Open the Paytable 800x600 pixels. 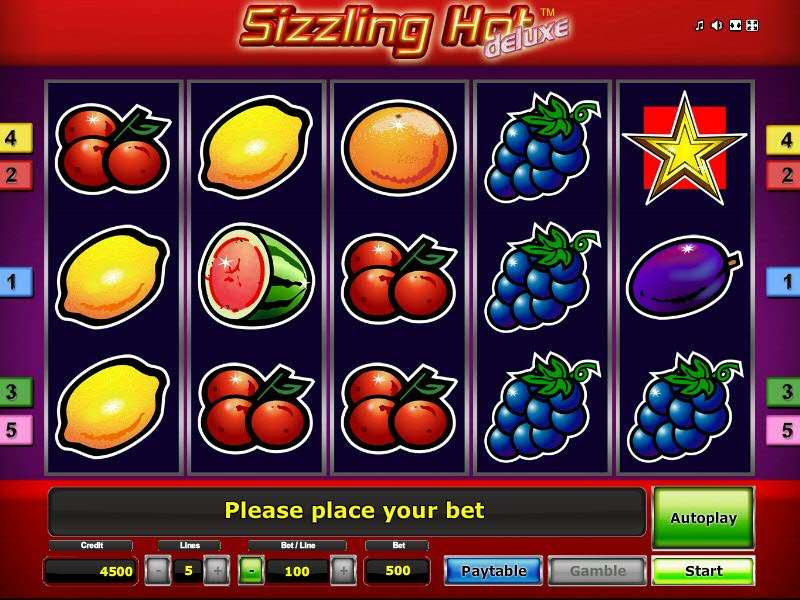tap(493, 571)
